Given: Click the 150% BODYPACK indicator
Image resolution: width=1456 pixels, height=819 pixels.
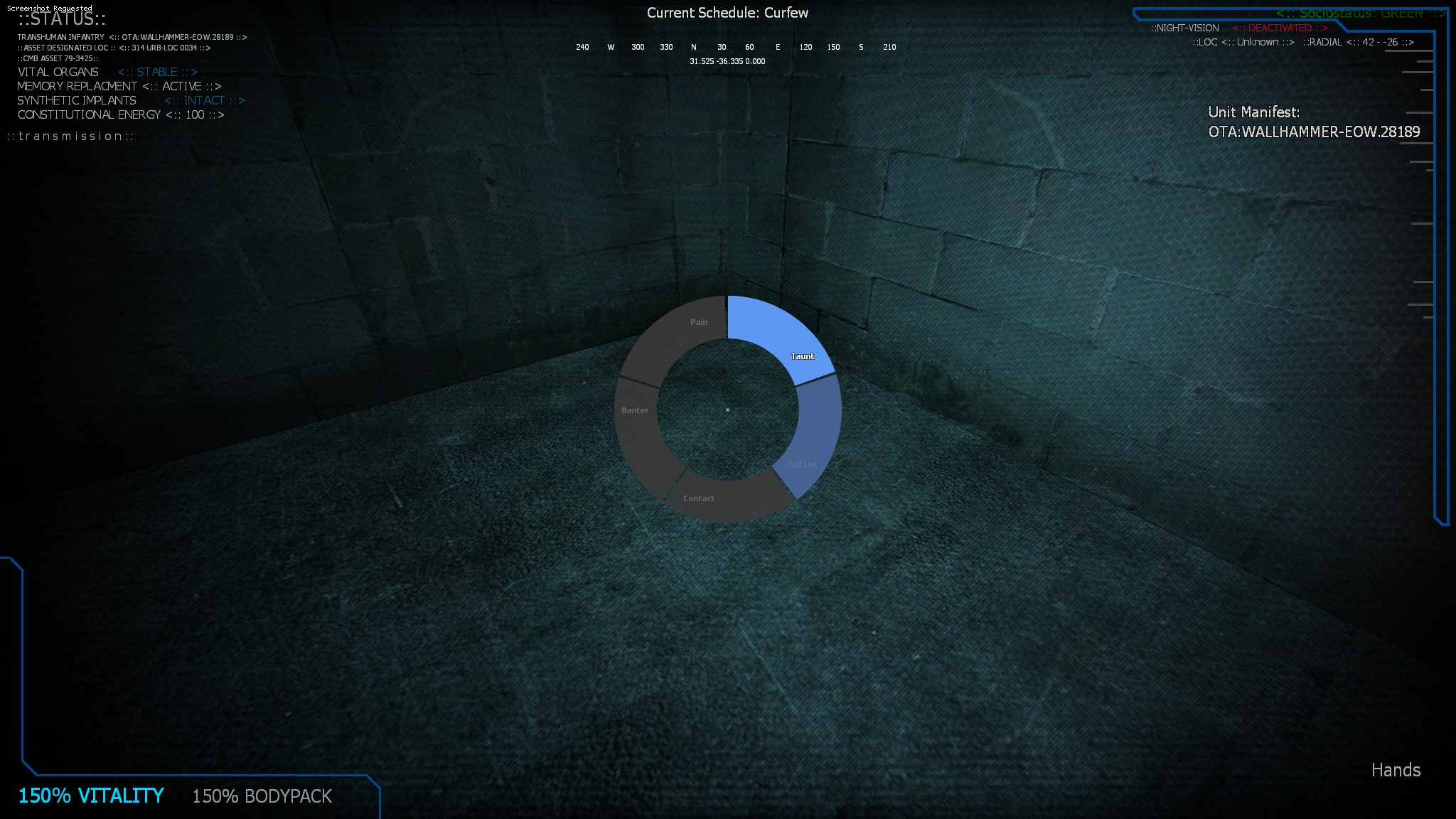Looking at the screenshot, I should [x=261, y=797].
